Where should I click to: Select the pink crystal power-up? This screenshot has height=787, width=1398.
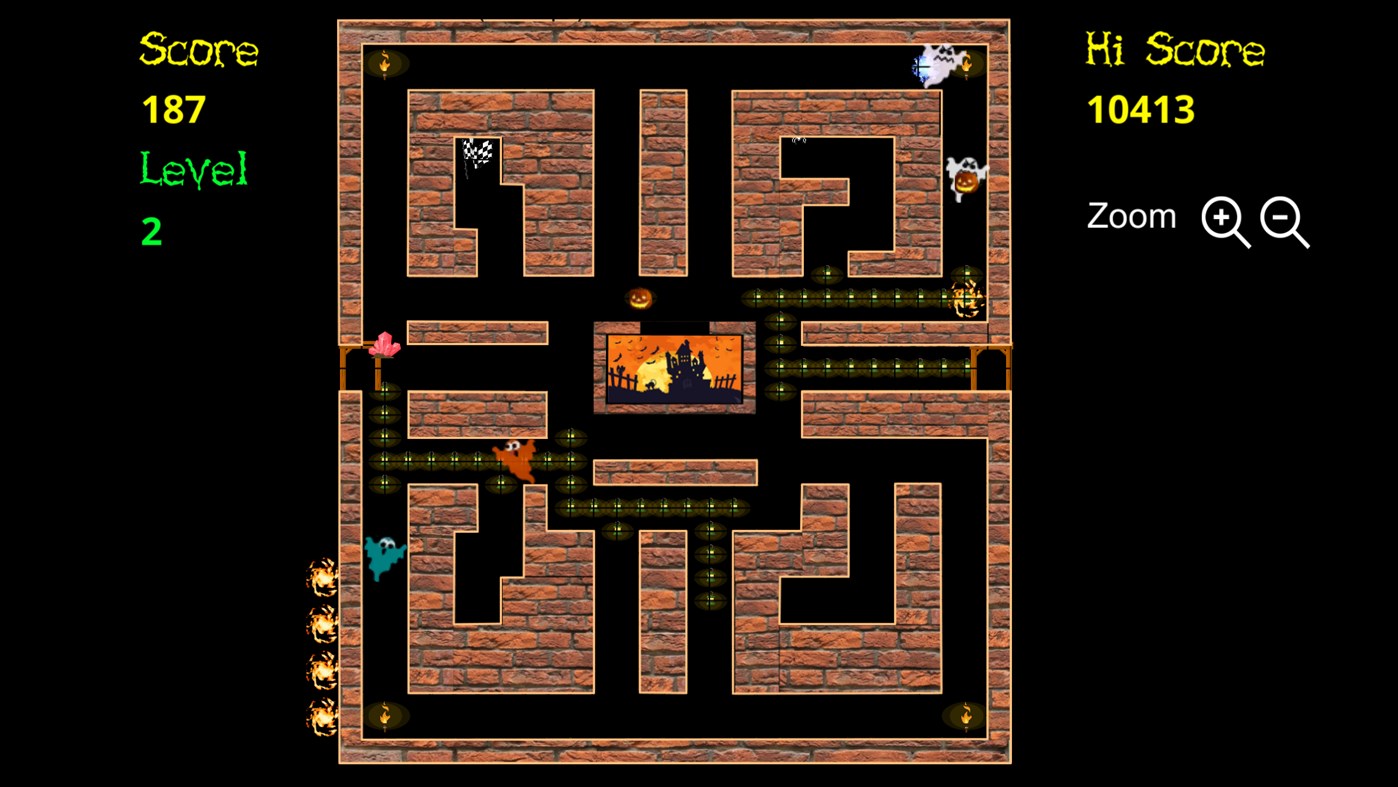385,346
